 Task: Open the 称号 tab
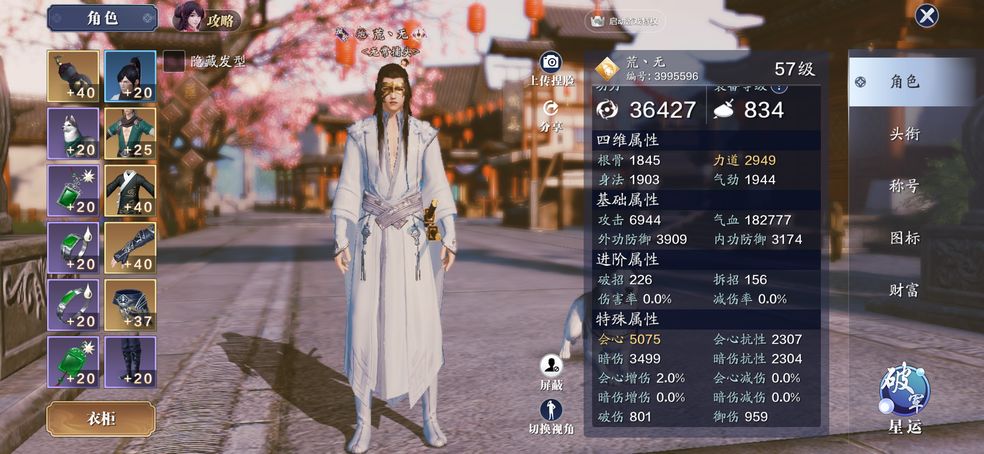[904, 186]
